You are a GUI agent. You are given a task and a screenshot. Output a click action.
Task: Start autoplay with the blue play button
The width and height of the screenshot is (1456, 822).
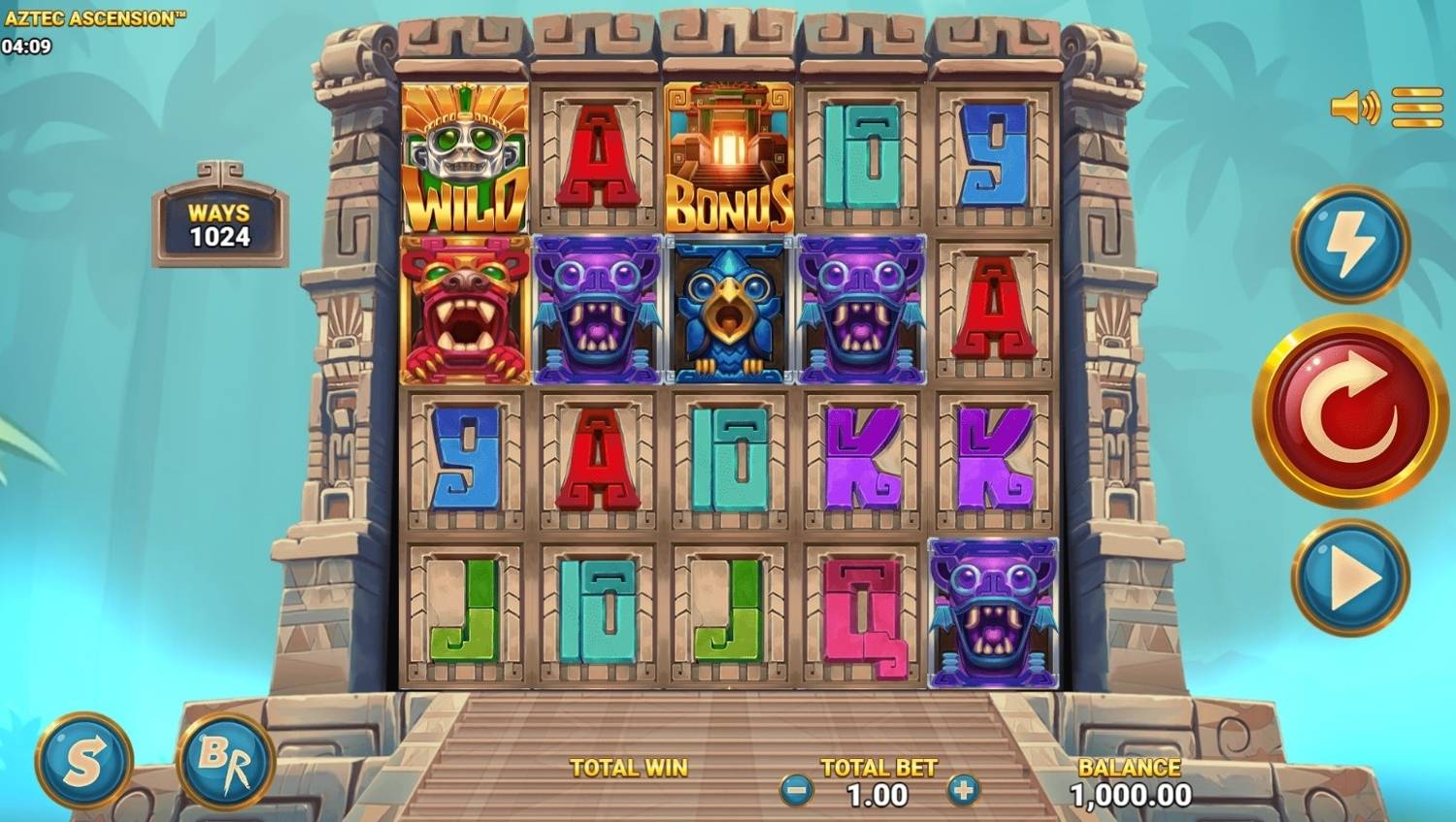(1349, 577)
